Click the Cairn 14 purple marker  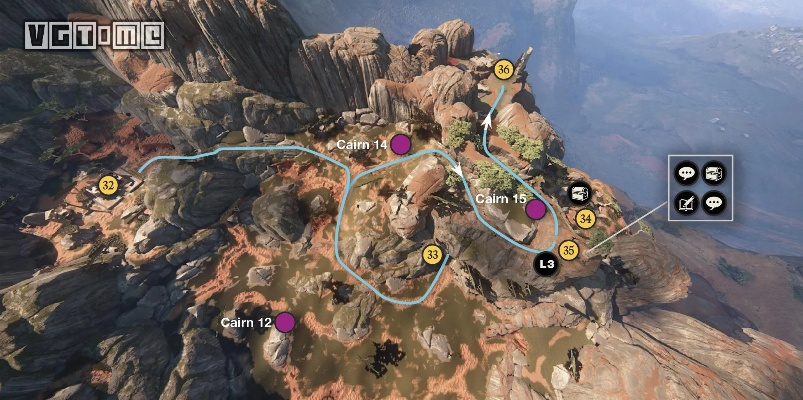coord(401,145)
